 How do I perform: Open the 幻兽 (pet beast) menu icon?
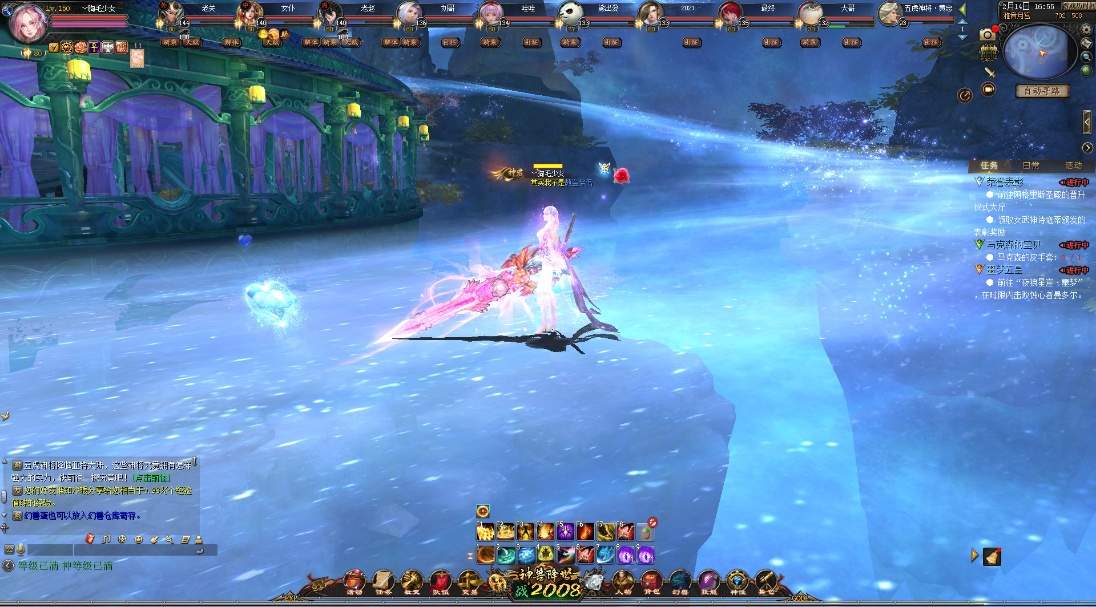(680, 581)
